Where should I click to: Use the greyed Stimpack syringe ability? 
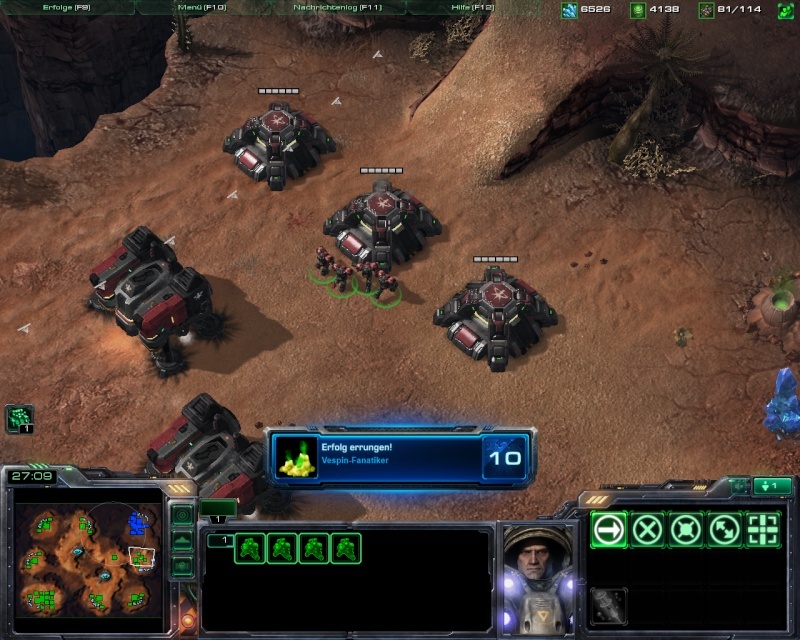coord(608,606)
